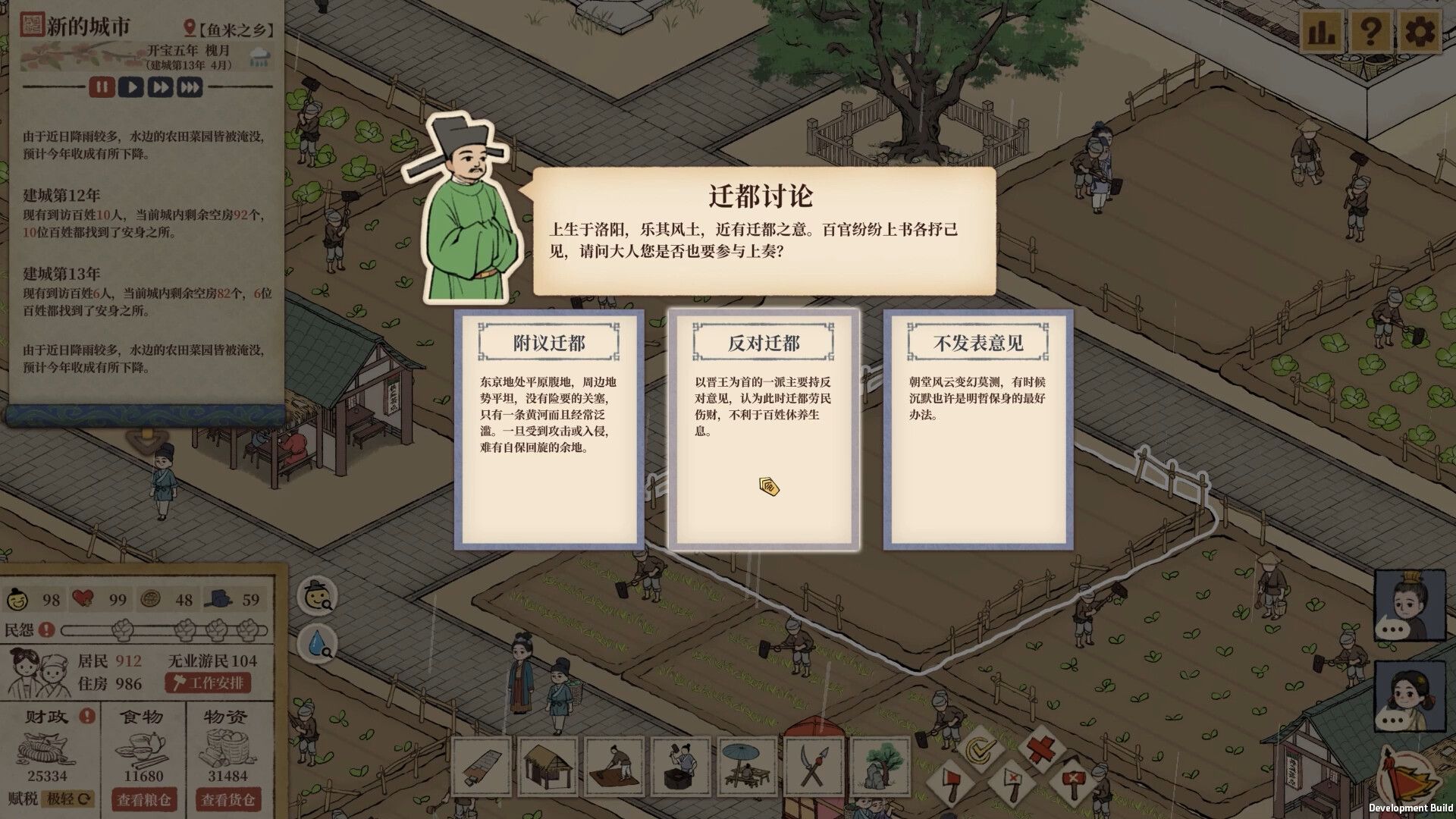Click the 查看粮仓 granary button
Image resolution: width=1456 pixels, height=819 pixels.
144,800
